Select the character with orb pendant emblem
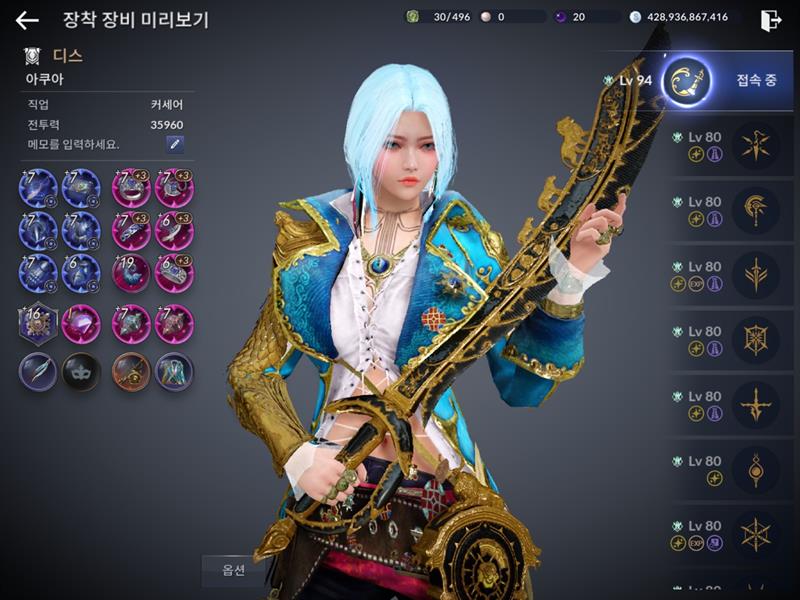This screenshot has width=800, height=600. [x=755, y=467]
